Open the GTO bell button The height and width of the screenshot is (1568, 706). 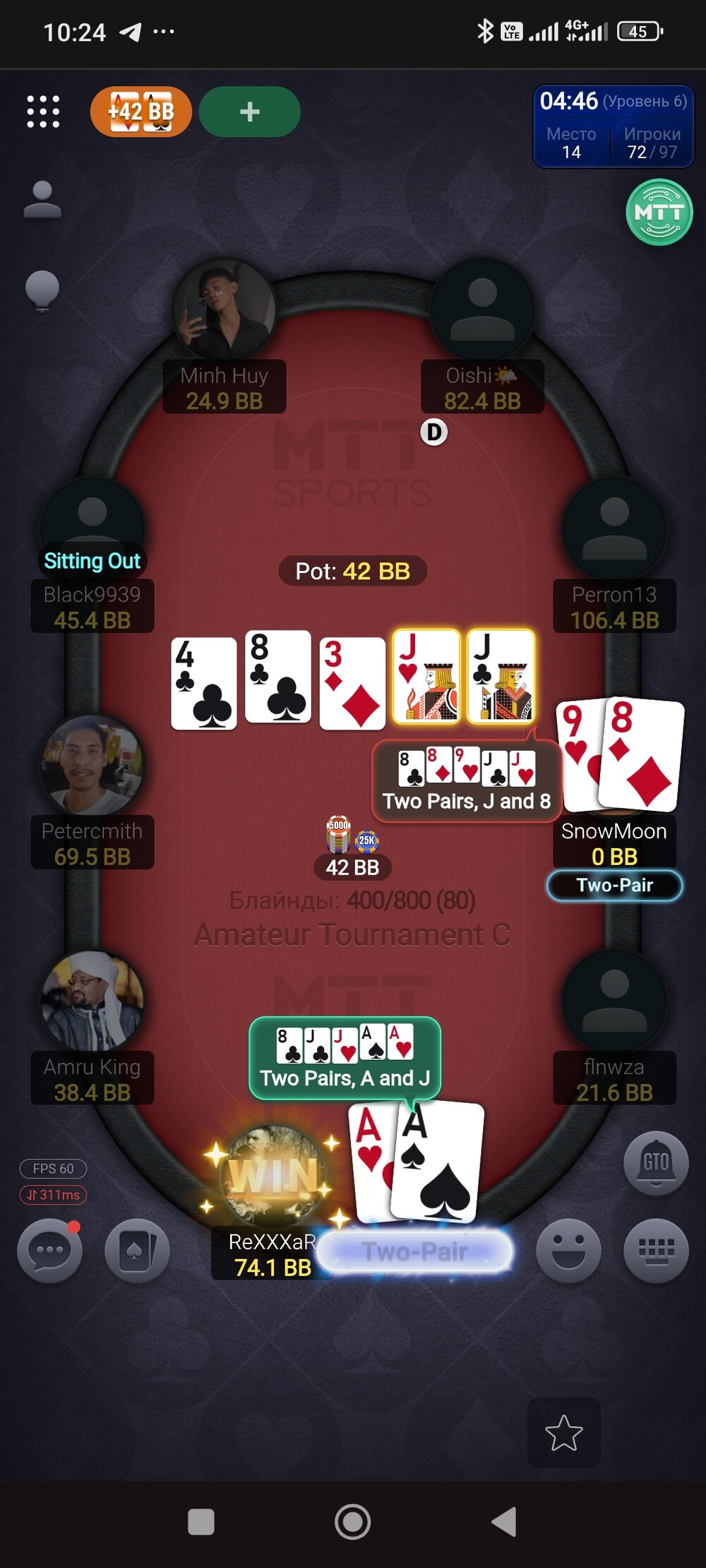[x=656, y=1163]
